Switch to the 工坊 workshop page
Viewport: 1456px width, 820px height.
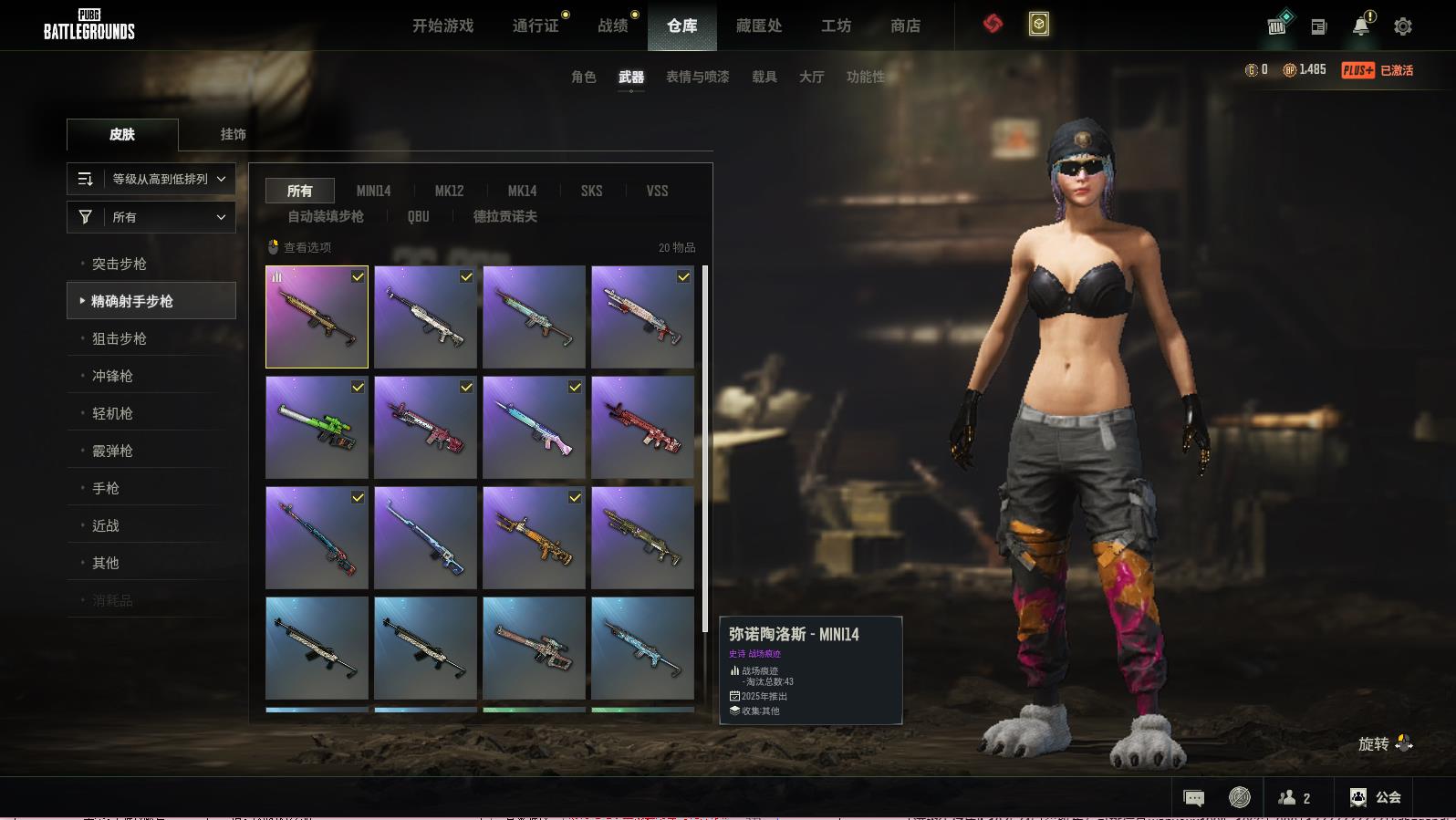836,26
